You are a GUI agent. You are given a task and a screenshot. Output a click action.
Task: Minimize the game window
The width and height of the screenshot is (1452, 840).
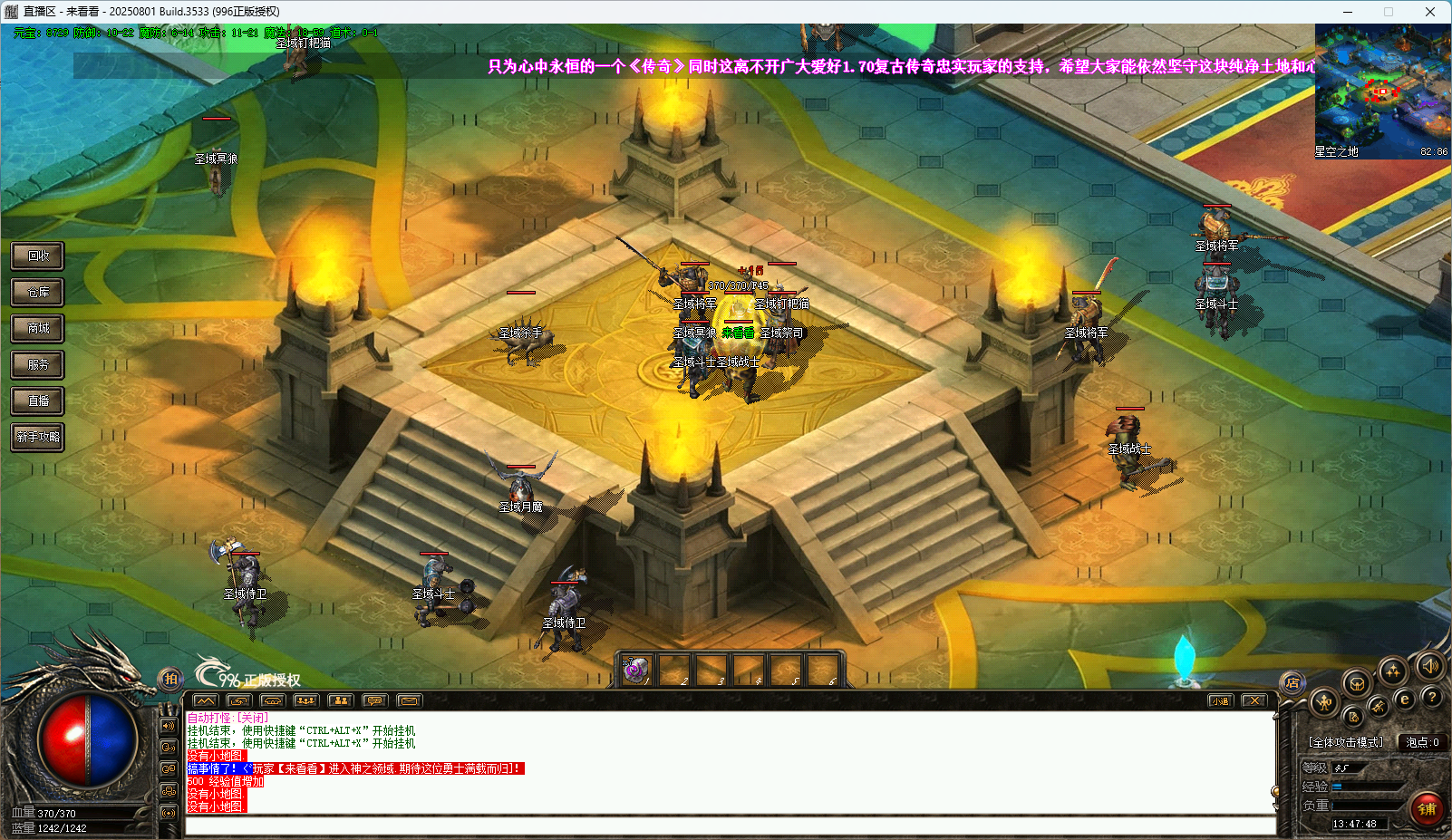1348,12
